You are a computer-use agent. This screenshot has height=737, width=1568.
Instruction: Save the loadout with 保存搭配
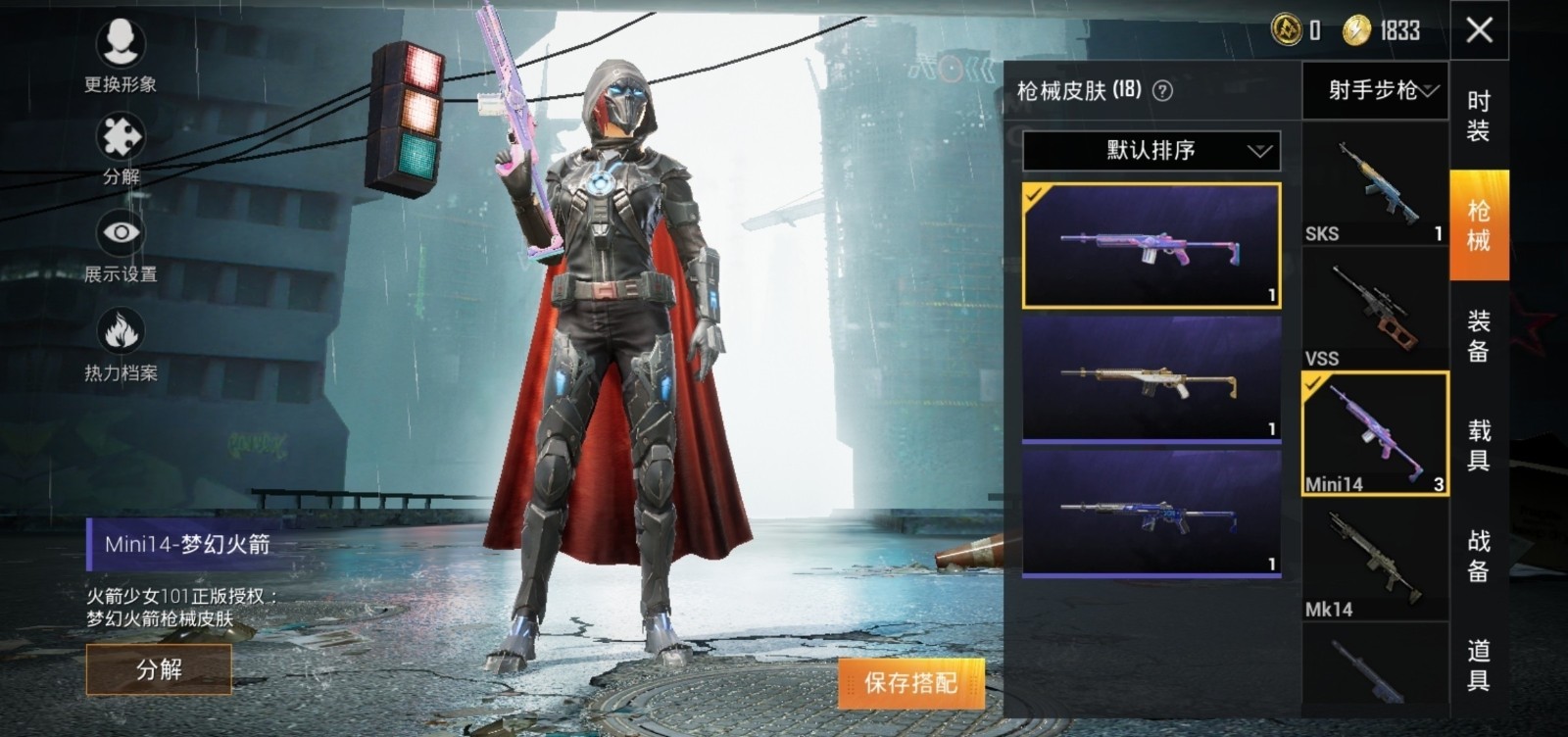pyautogui.click(x=910, y=682)
